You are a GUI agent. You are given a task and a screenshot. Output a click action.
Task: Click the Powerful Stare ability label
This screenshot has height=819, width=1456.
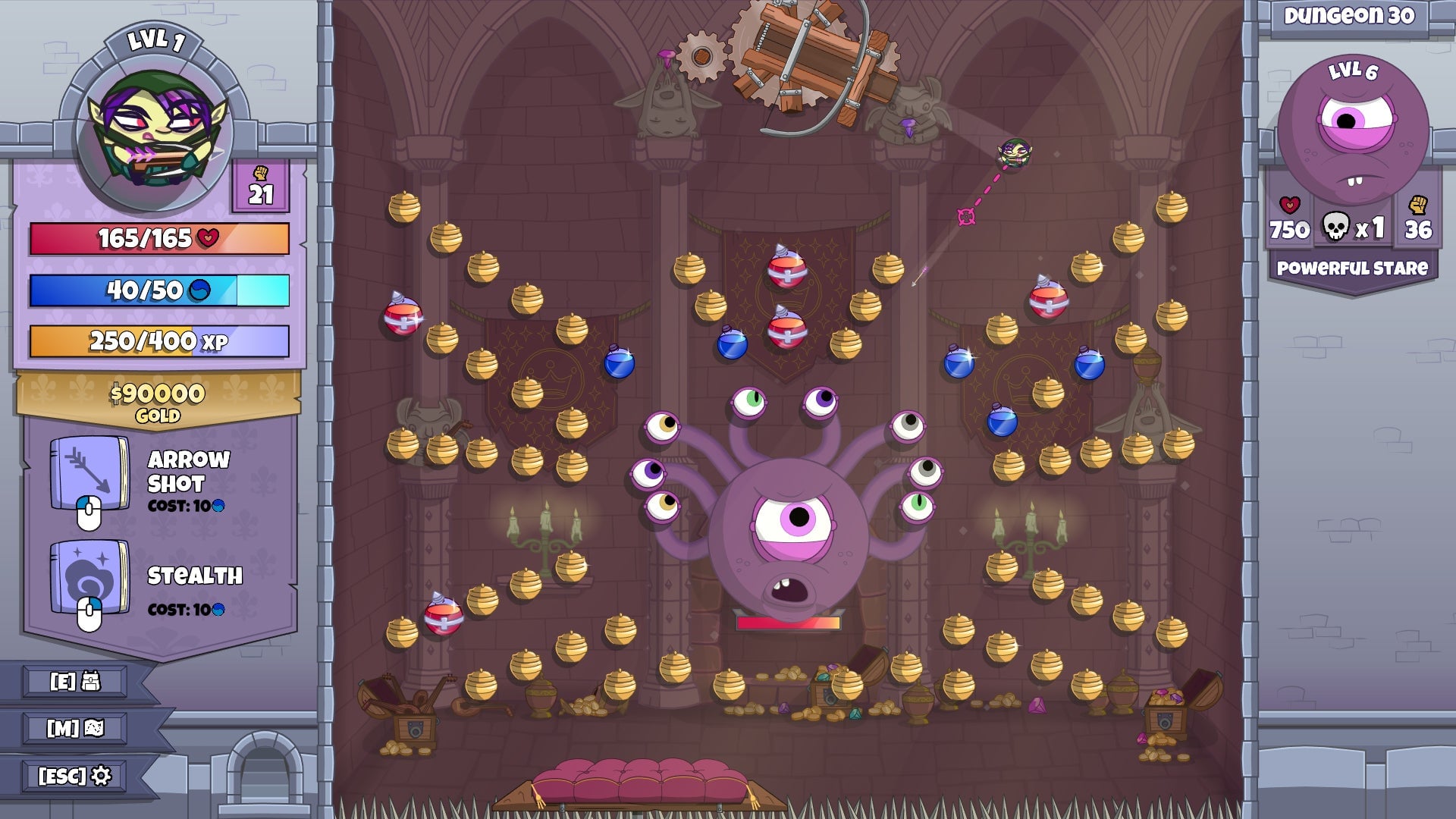pos(1354,267)
